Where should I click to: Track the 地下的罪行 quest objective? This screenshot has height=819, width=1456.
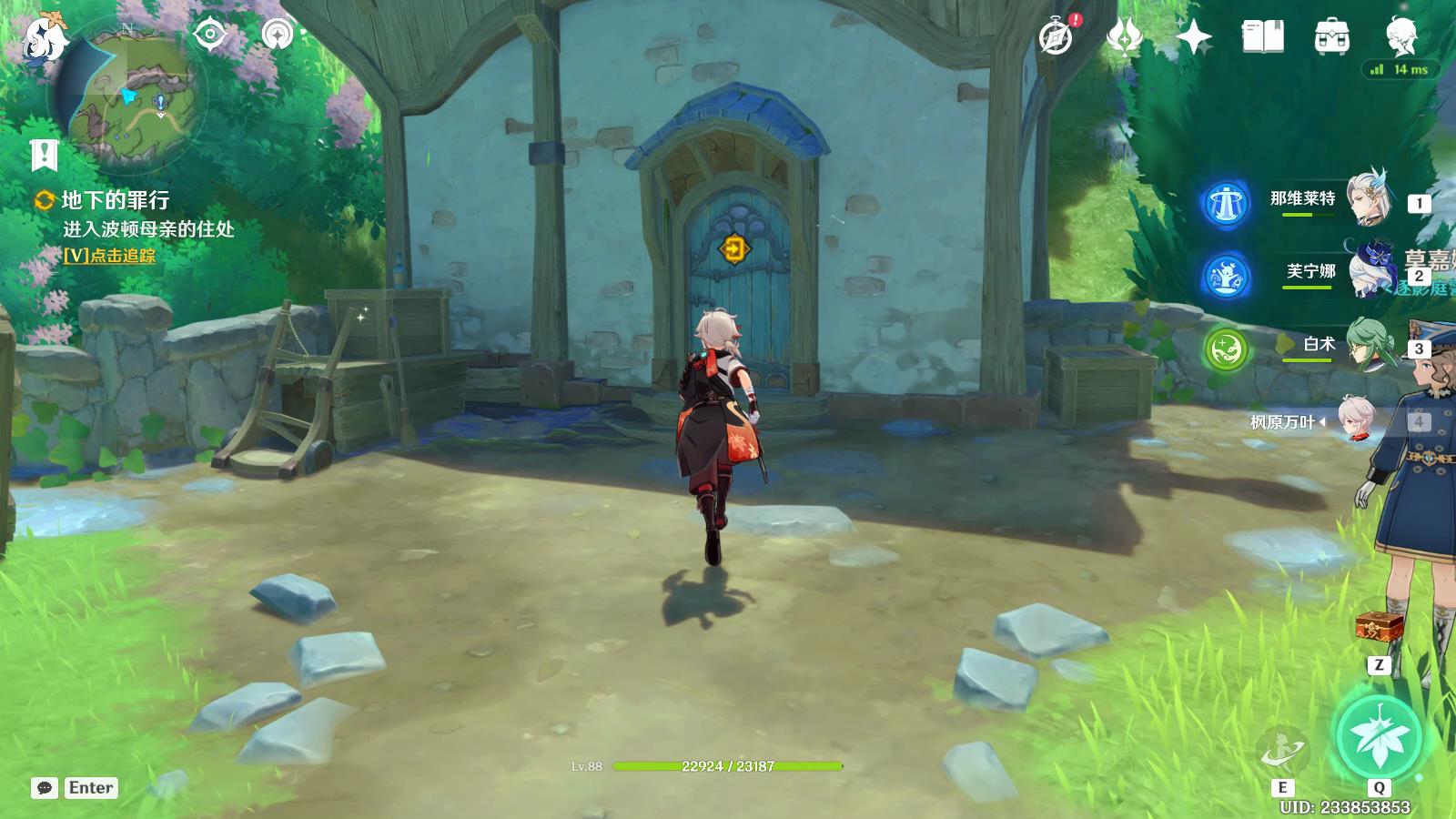coord(109,256)
